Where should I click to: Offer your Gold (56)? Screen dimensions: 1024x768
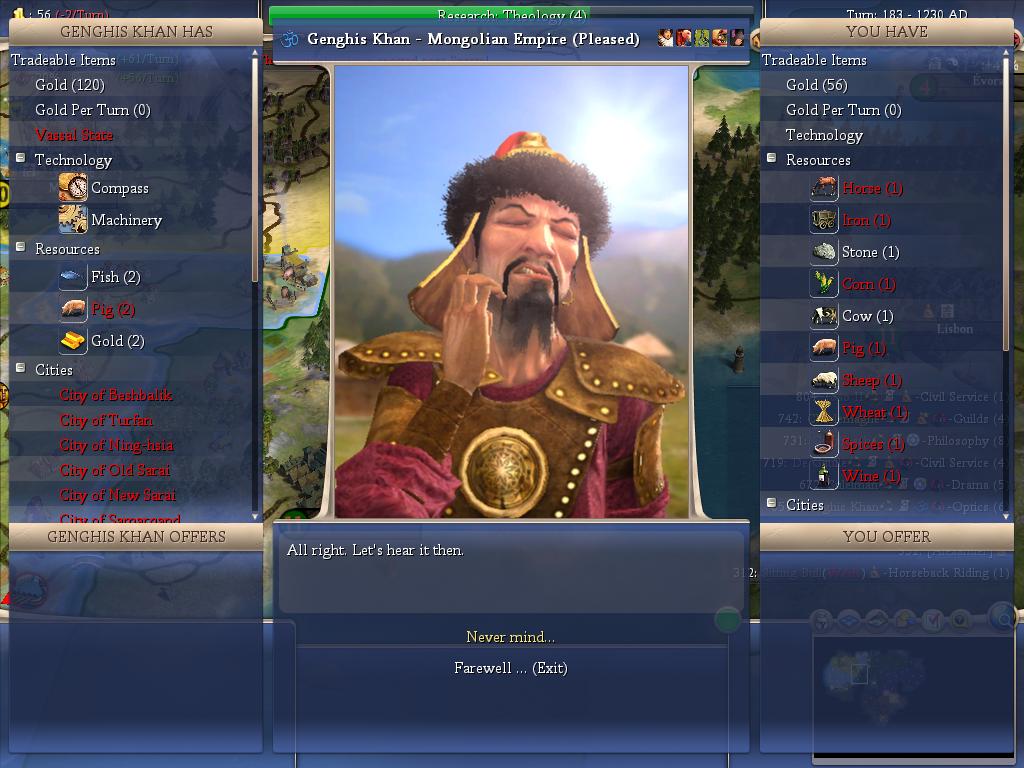816,85
